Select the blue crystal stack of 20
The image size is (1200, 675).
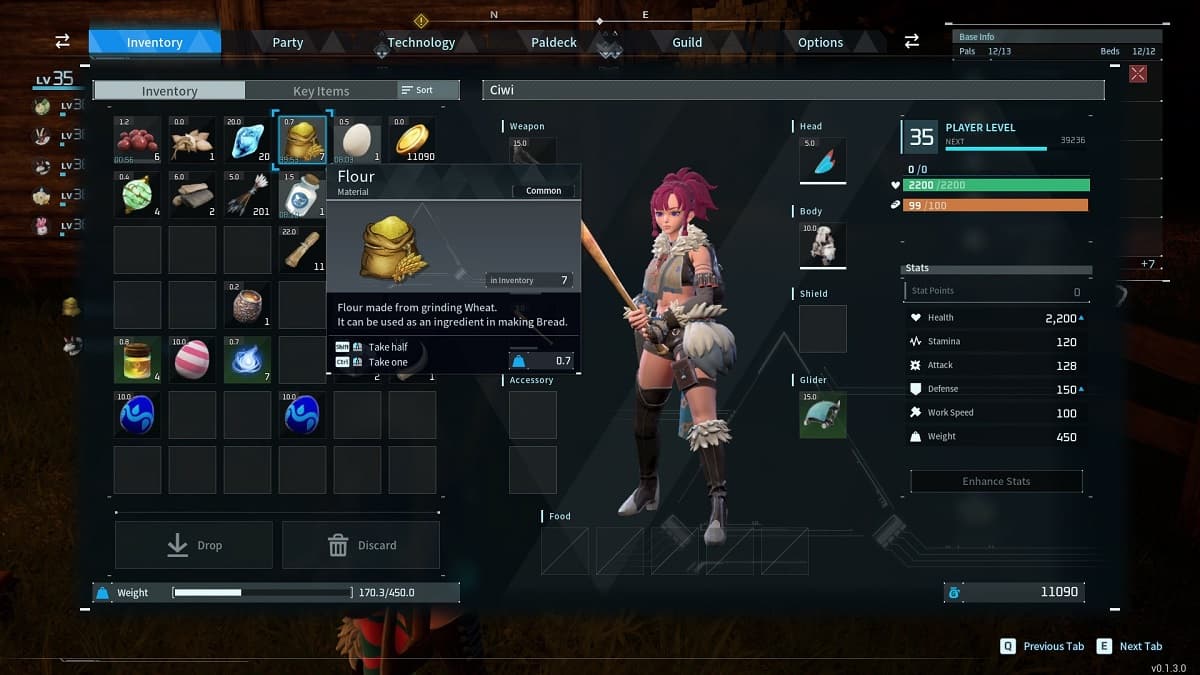[x=247, y=140]
